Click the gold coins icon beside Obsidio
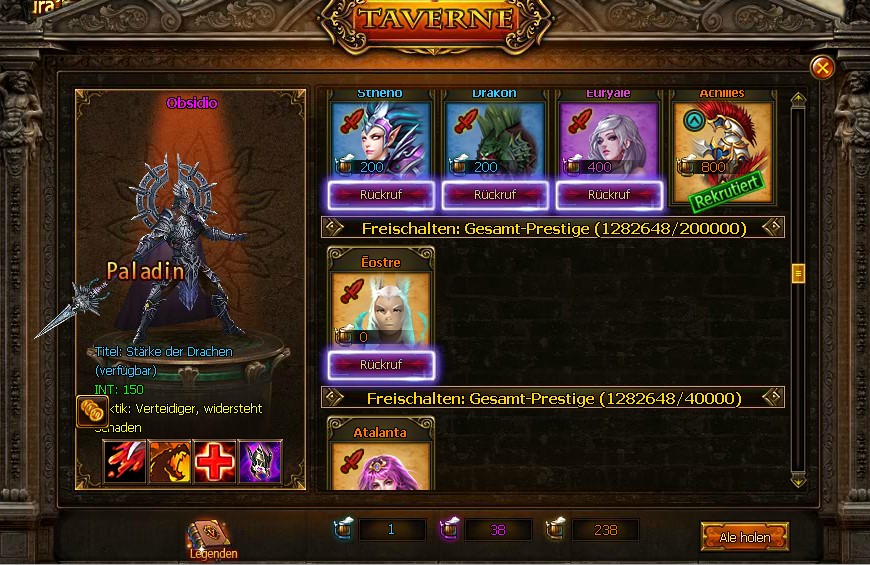870x565 pixels. [x=92, y=411]
